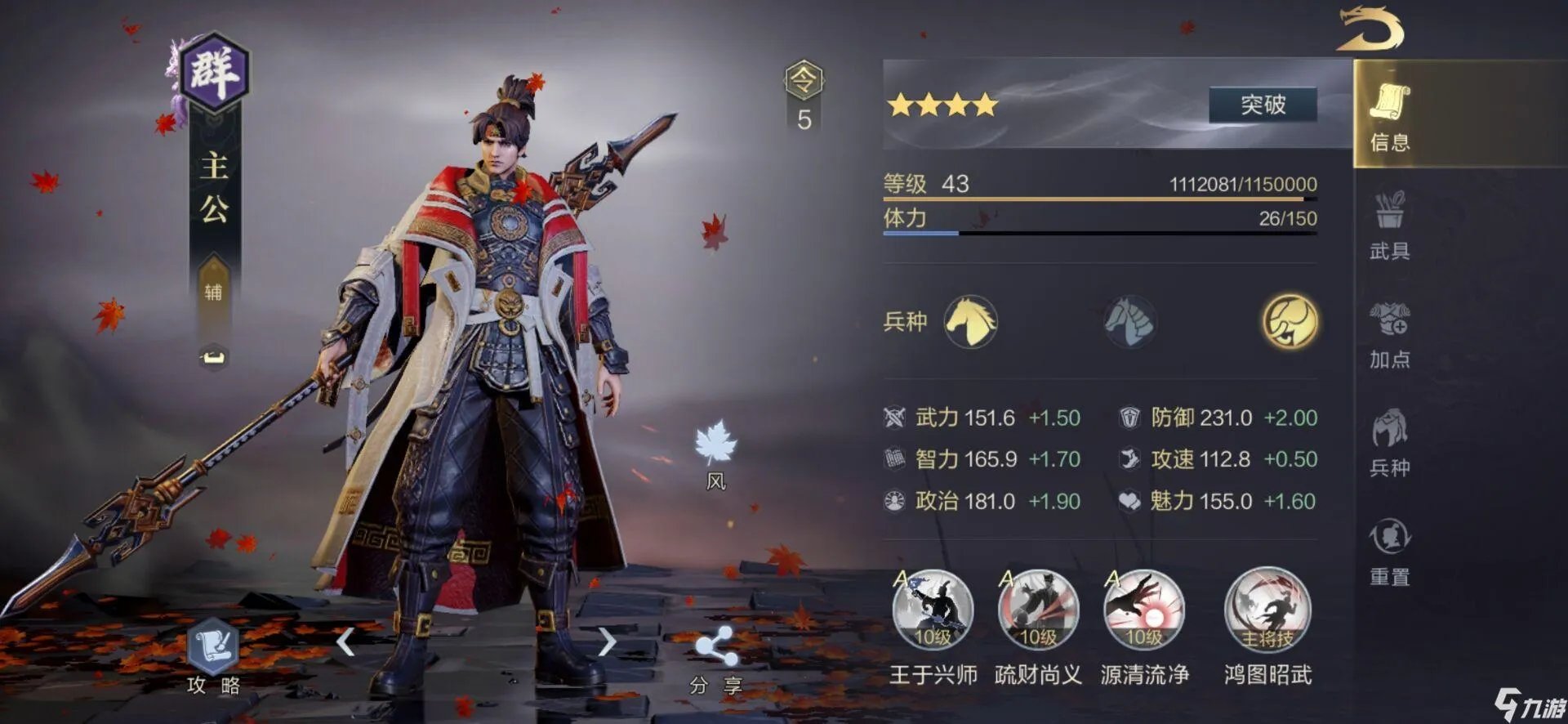This screenshot has height=724, width=1568.
Task: Share the hero via 分享 button
Action: click(x=715, y=657)
